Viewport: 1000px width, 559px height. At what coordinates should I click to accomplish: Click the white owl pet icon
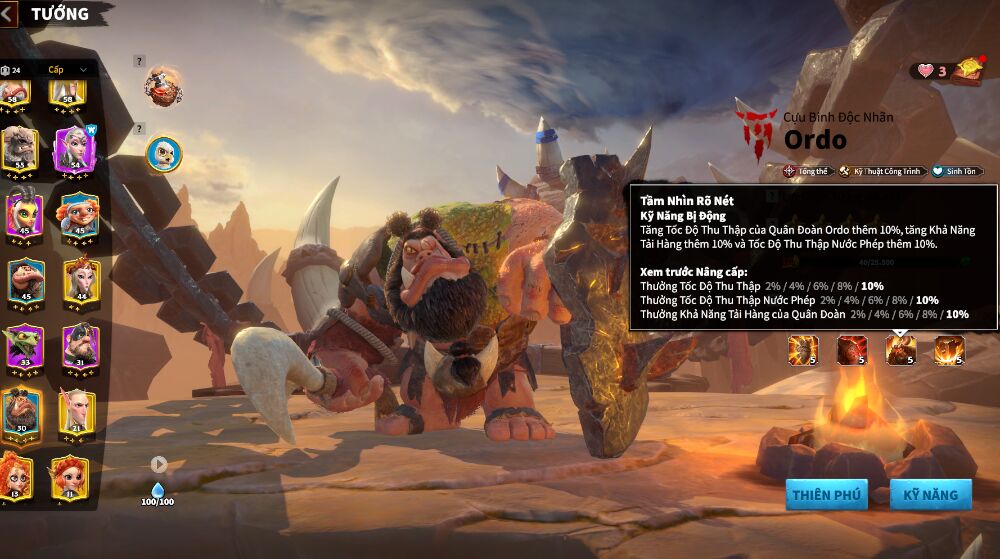click(163, 153)
